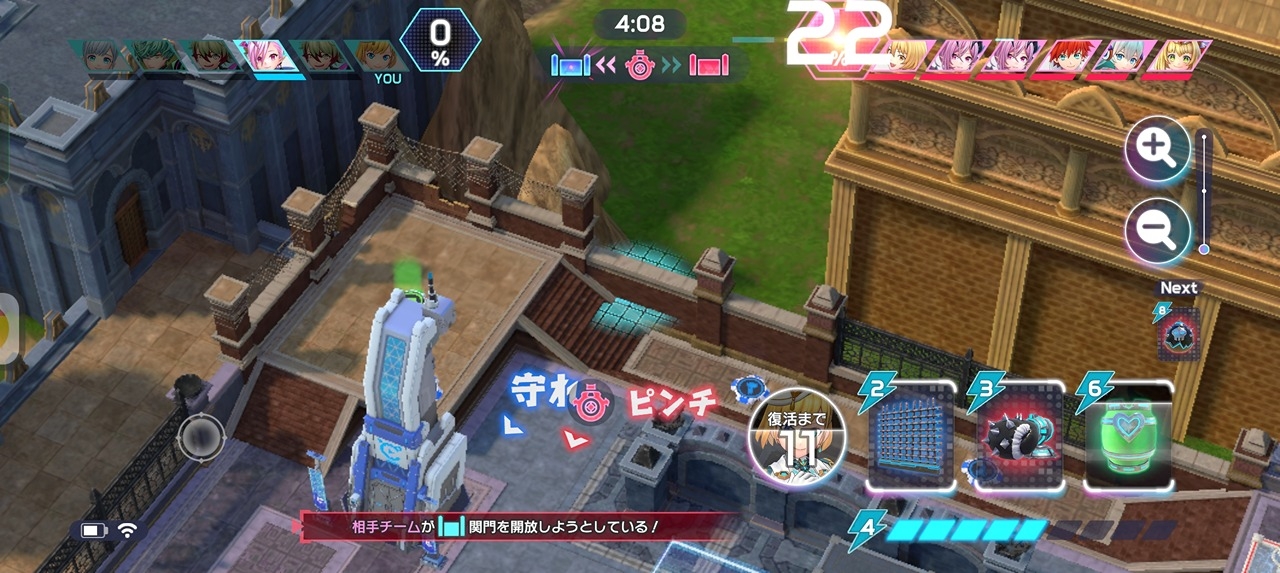Select the pink-haired teammate portrait
Screen dimensions: 1280x573
(x=262, y=56)
